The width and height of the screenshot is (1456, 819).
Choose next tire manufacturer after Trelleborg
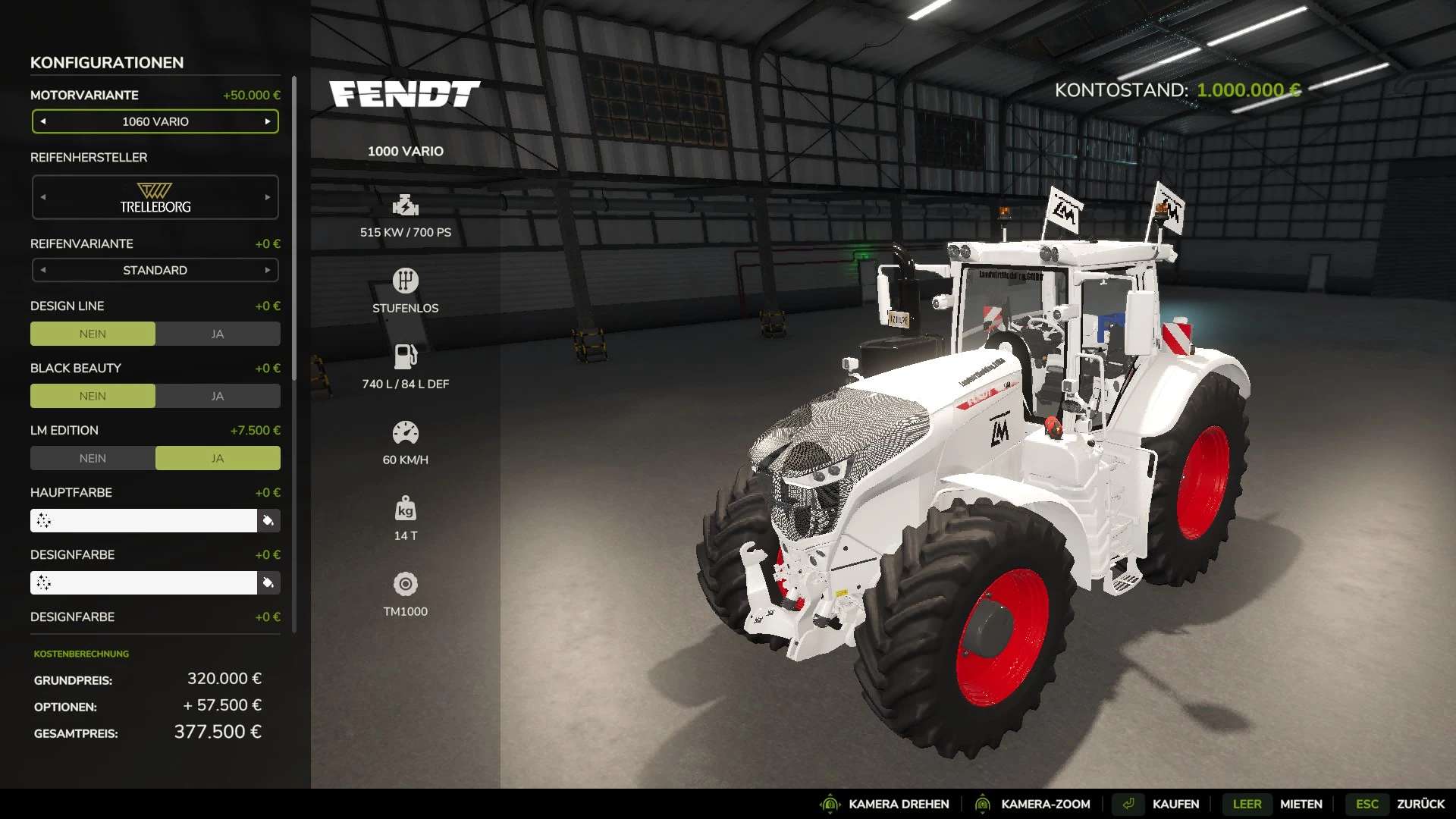[x=268, y=197]
